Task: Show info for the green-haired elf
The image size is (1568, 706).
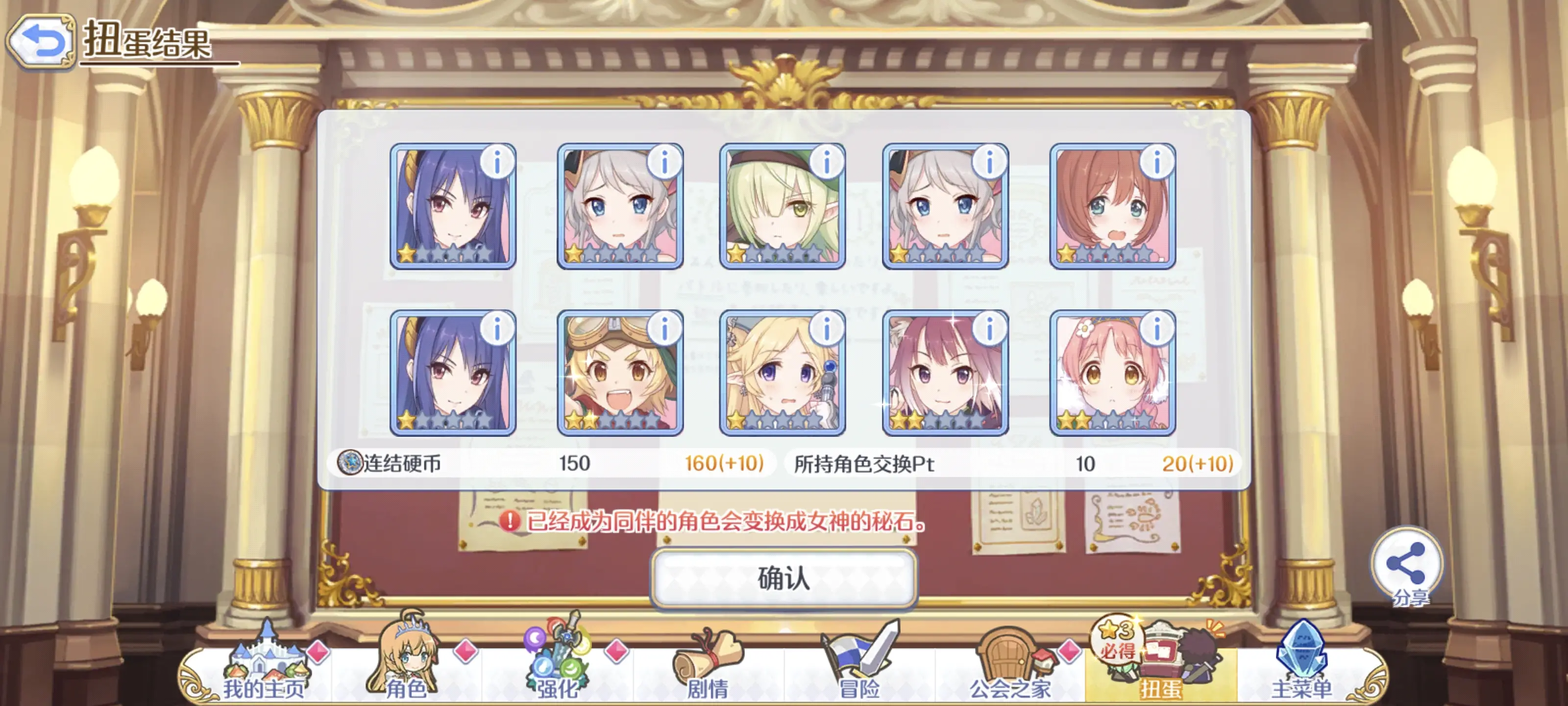Action: pos(827,163)
